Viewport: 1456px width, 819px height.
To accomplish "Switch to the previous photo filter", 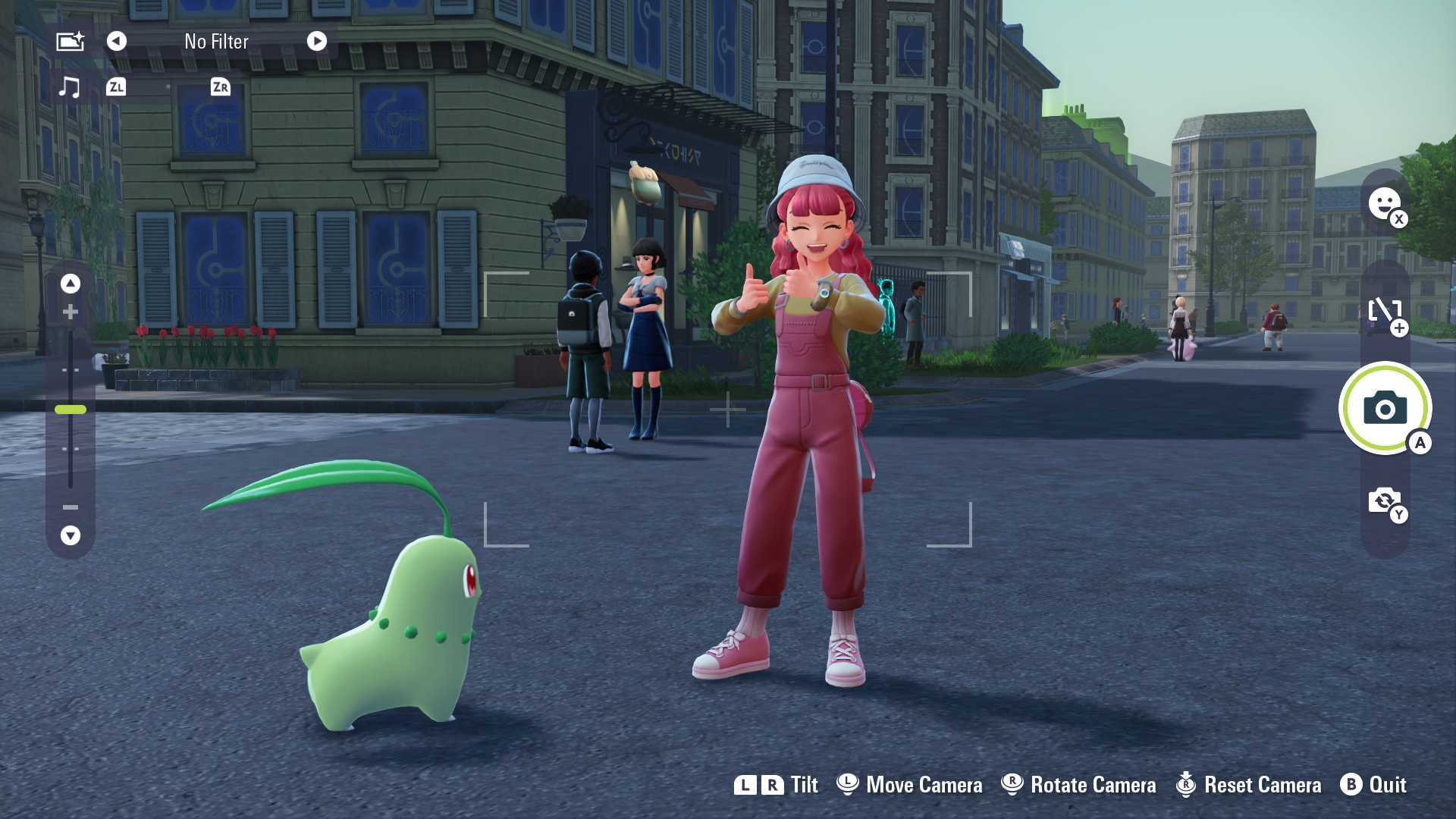I will tap(116, 41).
